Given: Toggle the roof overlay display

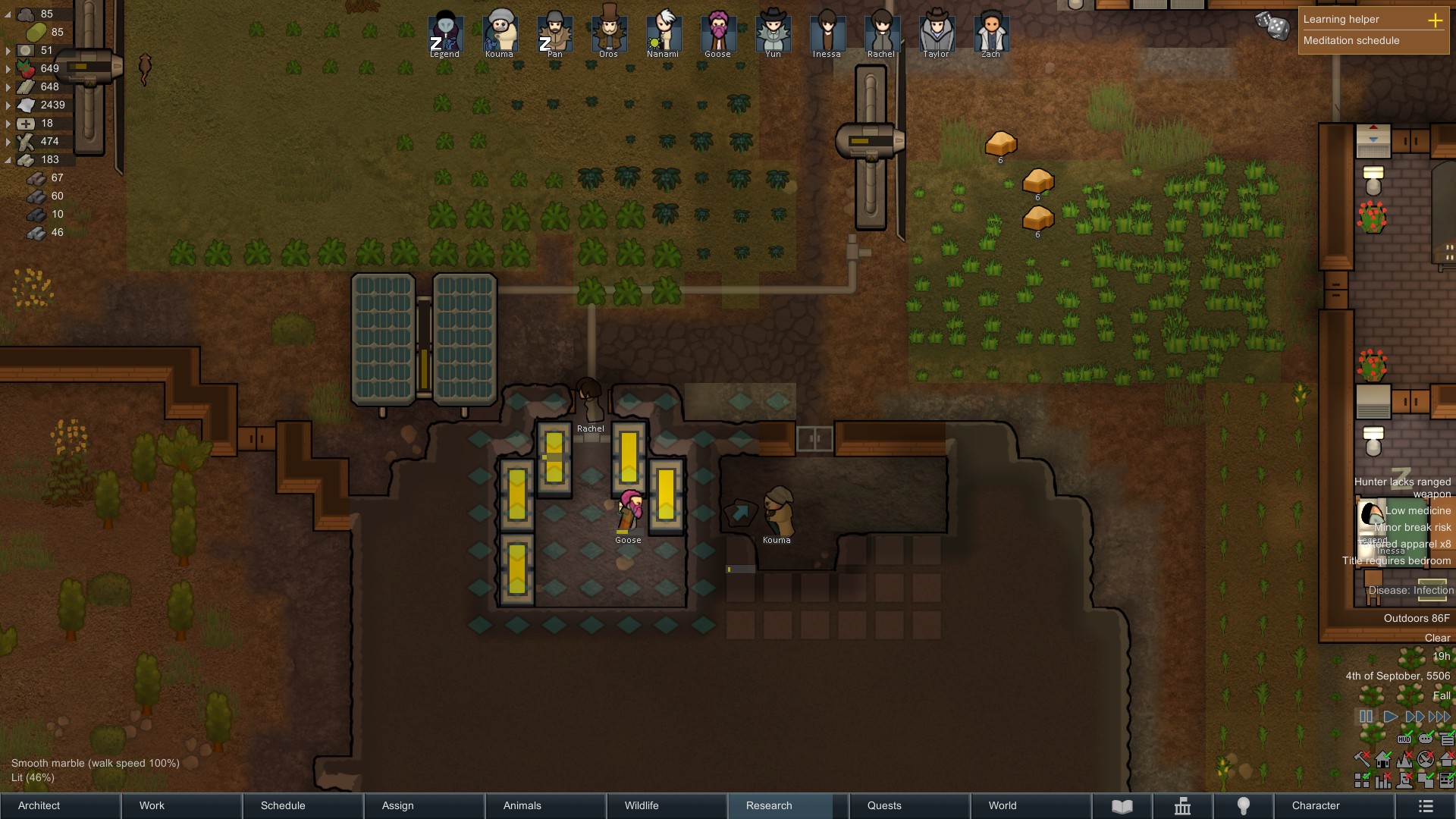Looking at the screenshot, I should pyautogui.click(x=1447, y=758).
